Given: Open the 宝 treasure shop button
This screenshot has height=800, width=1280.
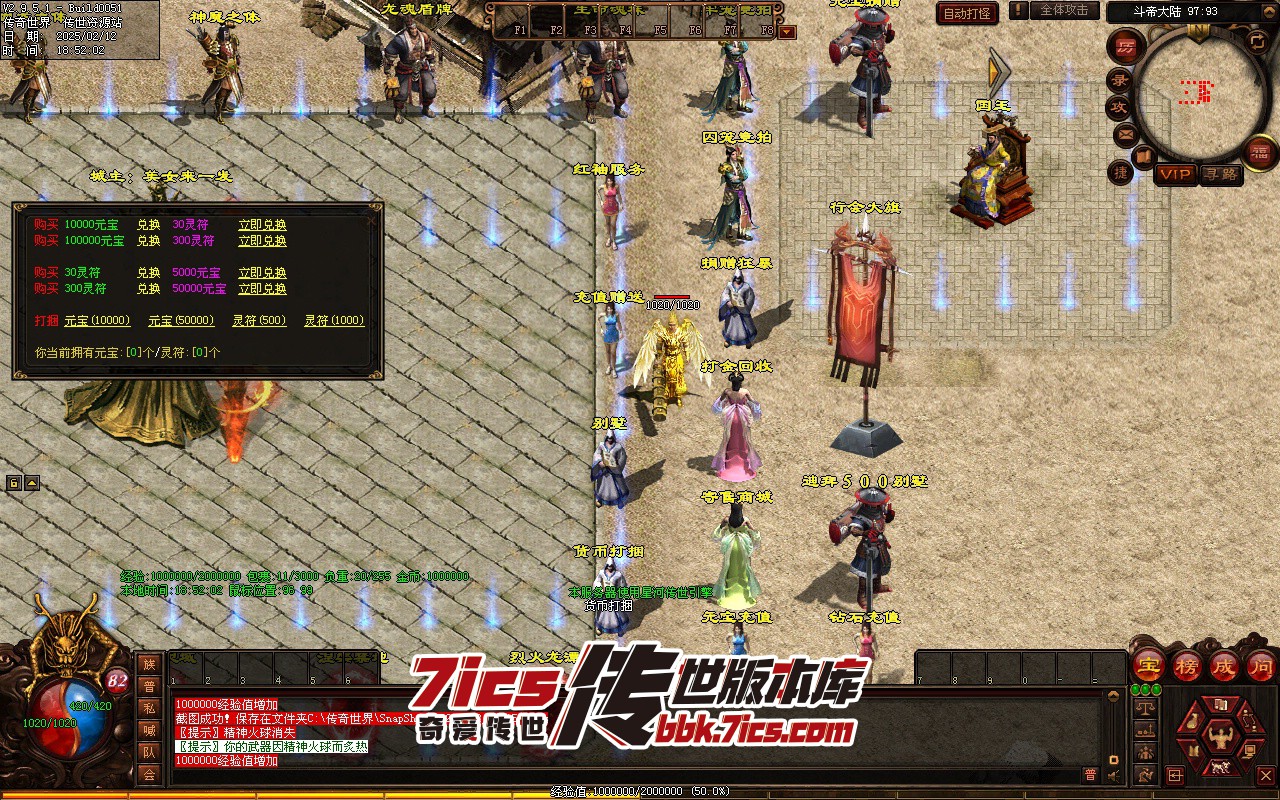Looking at the screenshot, I should 1148,665.
